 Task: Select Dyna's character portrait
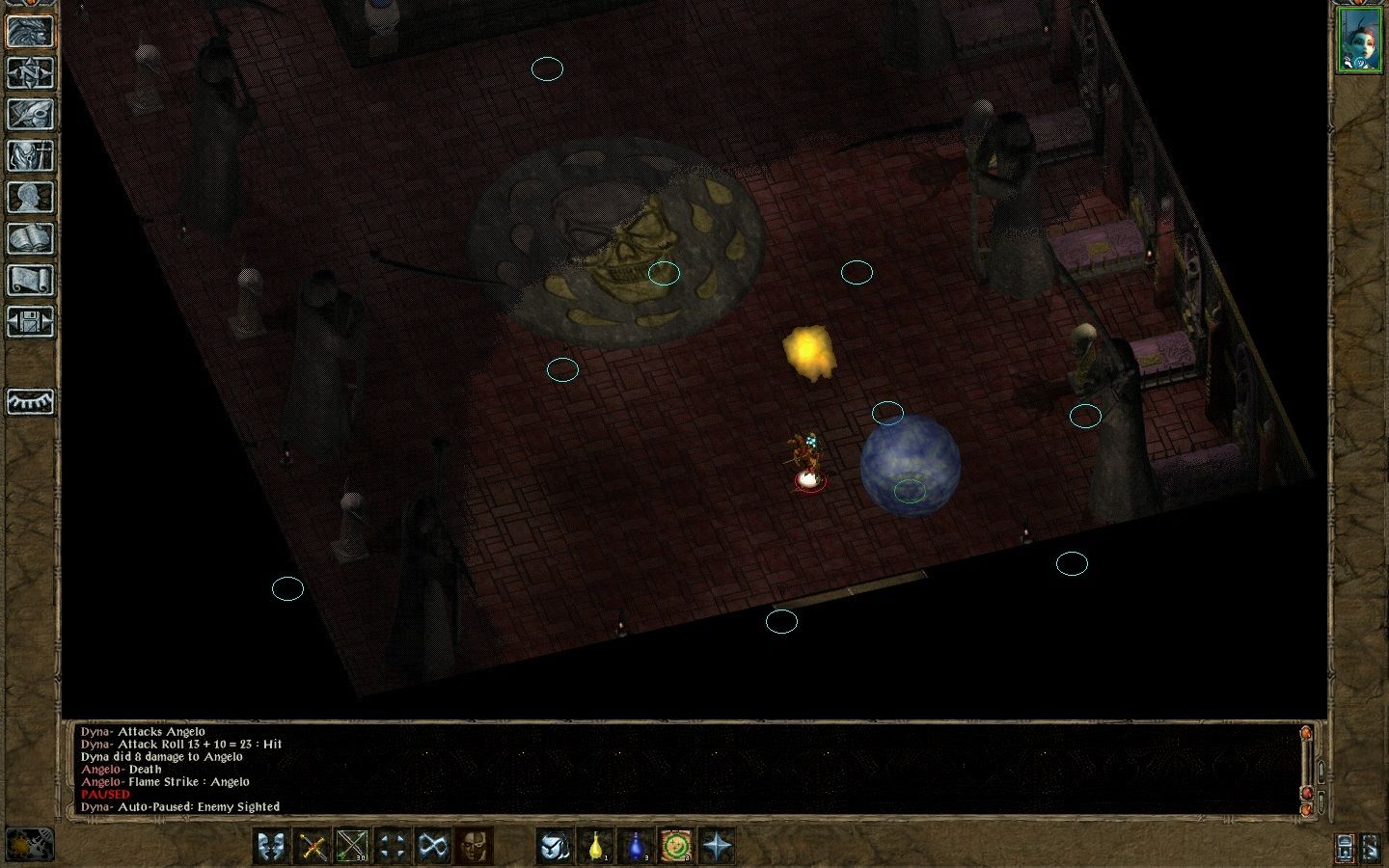coord(1358,40)
